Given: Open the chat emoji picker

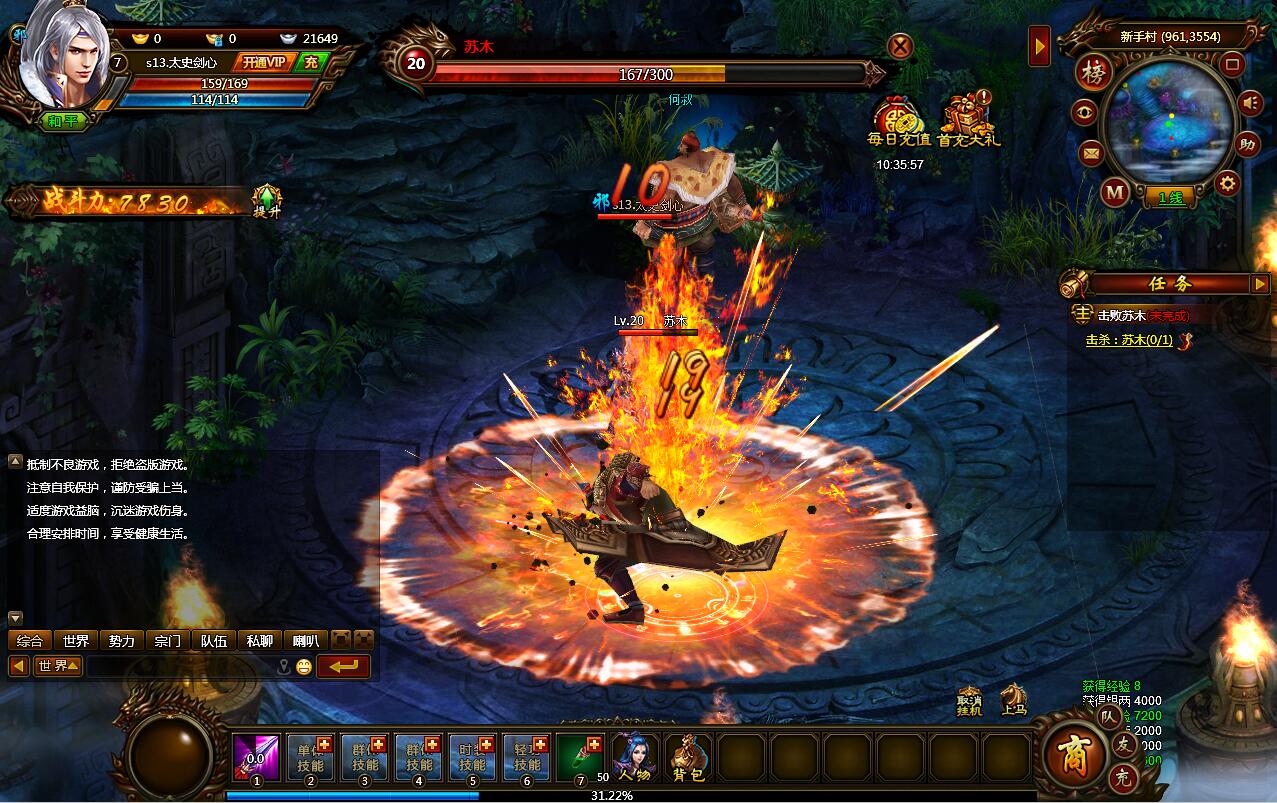Looking at the screenshot, I should 304,666.
